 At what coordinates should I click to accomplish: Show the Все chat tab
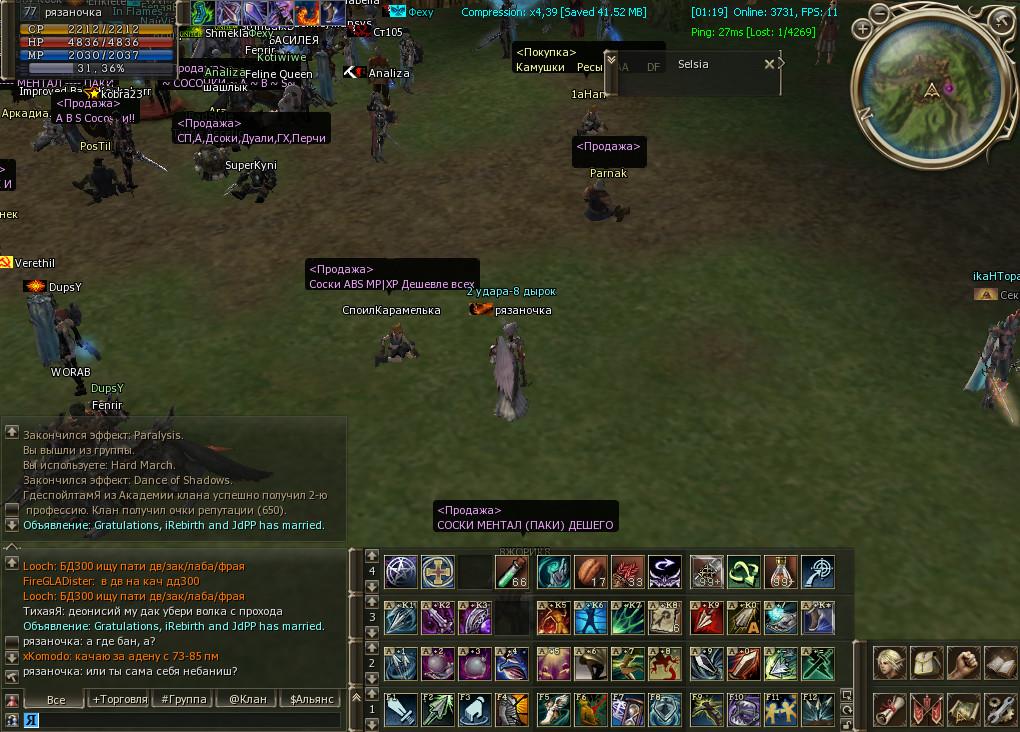click(56, 699)
